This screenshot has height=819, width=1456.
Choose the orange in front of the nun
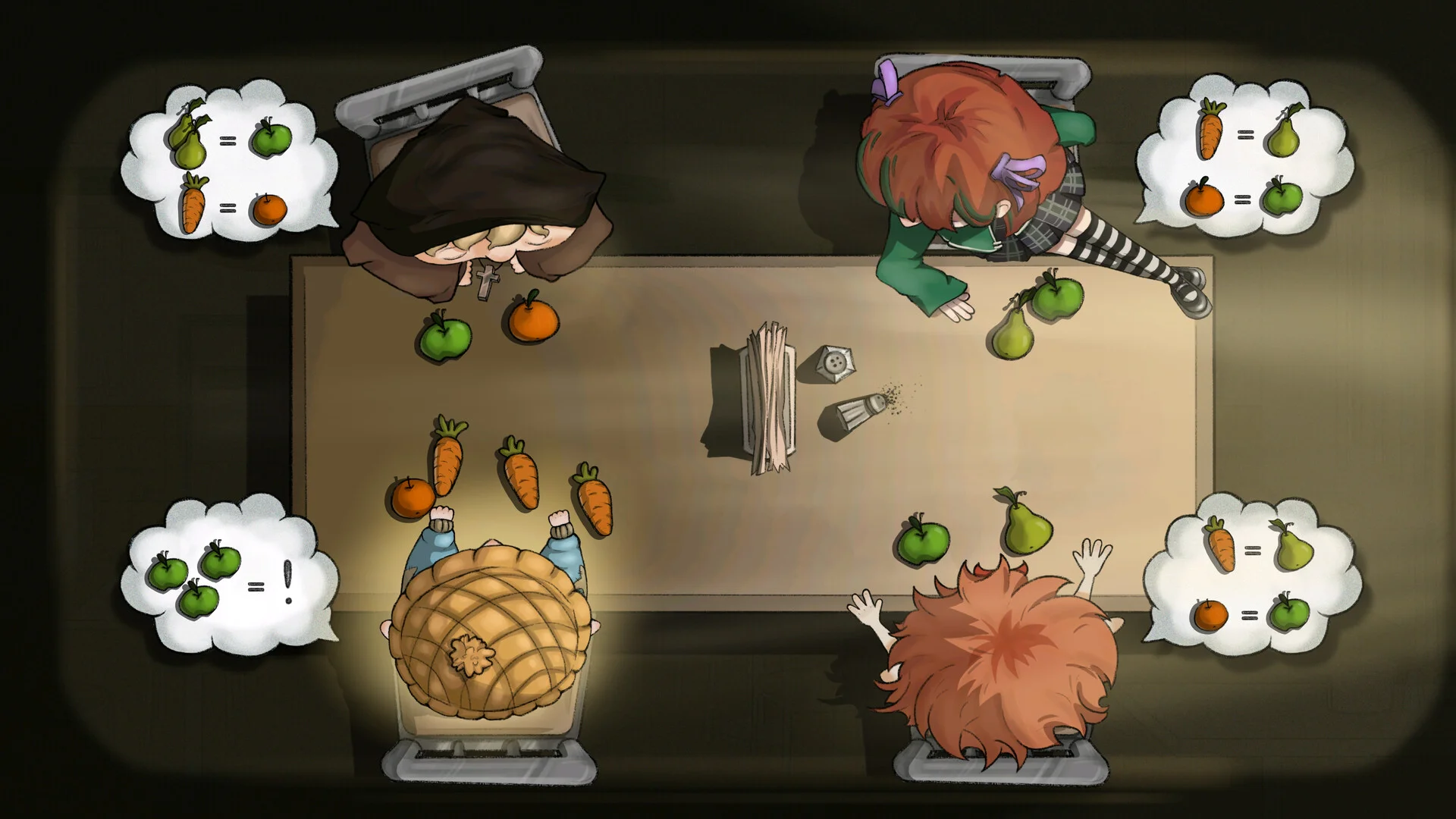pyautogui.click(x=534, y=318)
